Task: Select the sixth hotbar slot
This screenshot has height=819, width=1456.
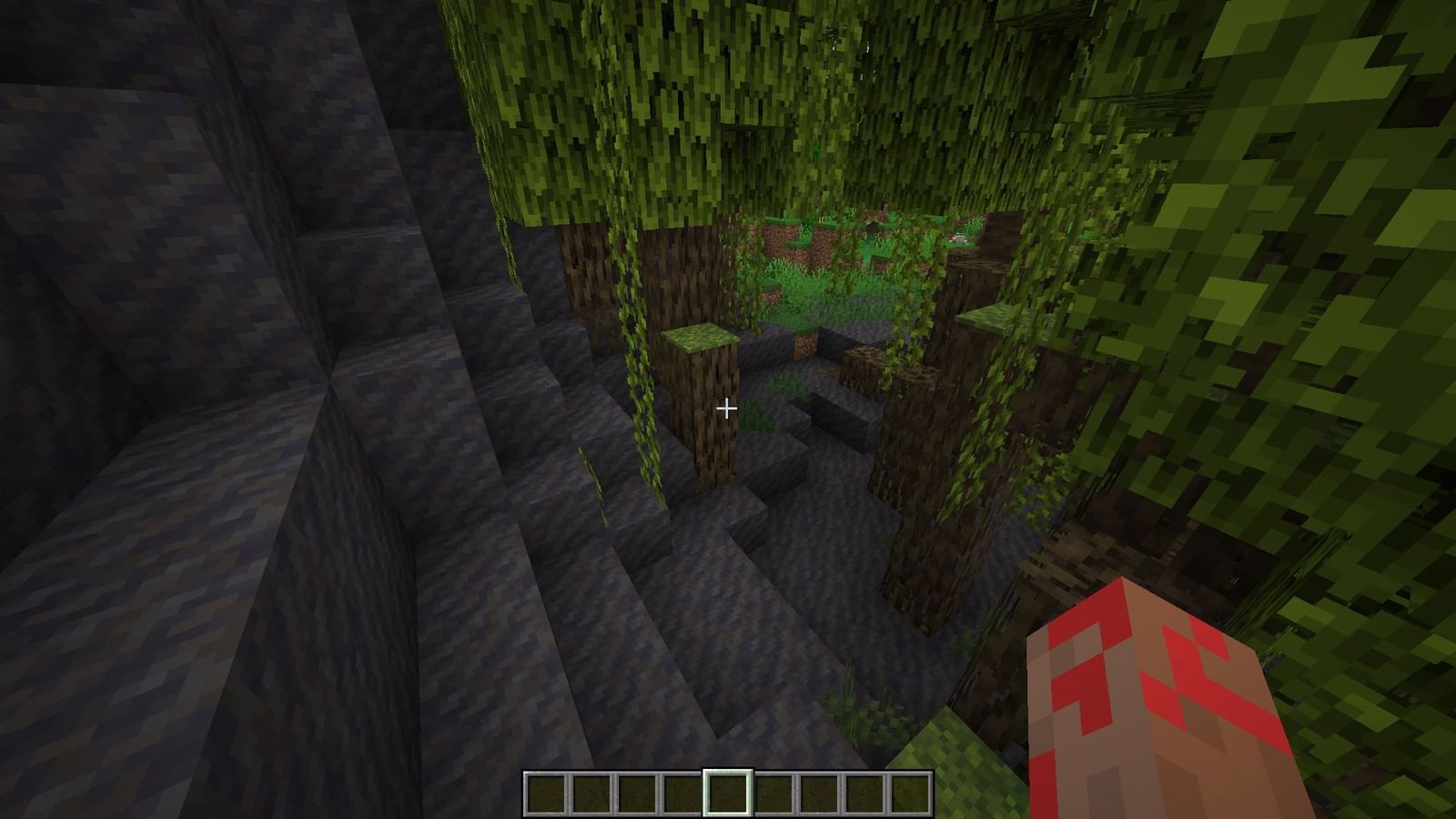Action: tap(773, 792)
